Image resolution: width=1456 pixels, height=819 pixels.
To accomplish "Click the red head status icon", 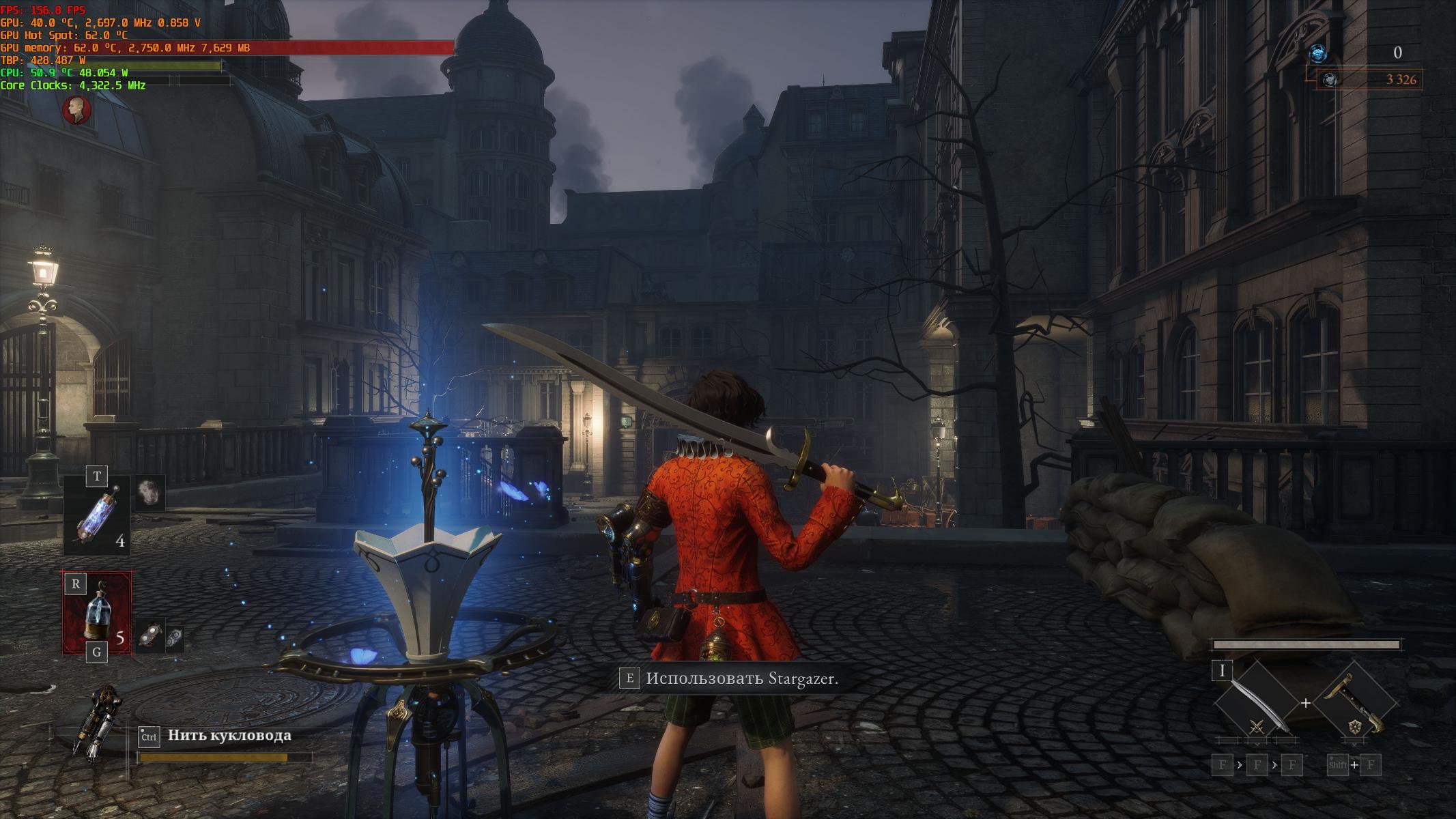I will point(76,110).
